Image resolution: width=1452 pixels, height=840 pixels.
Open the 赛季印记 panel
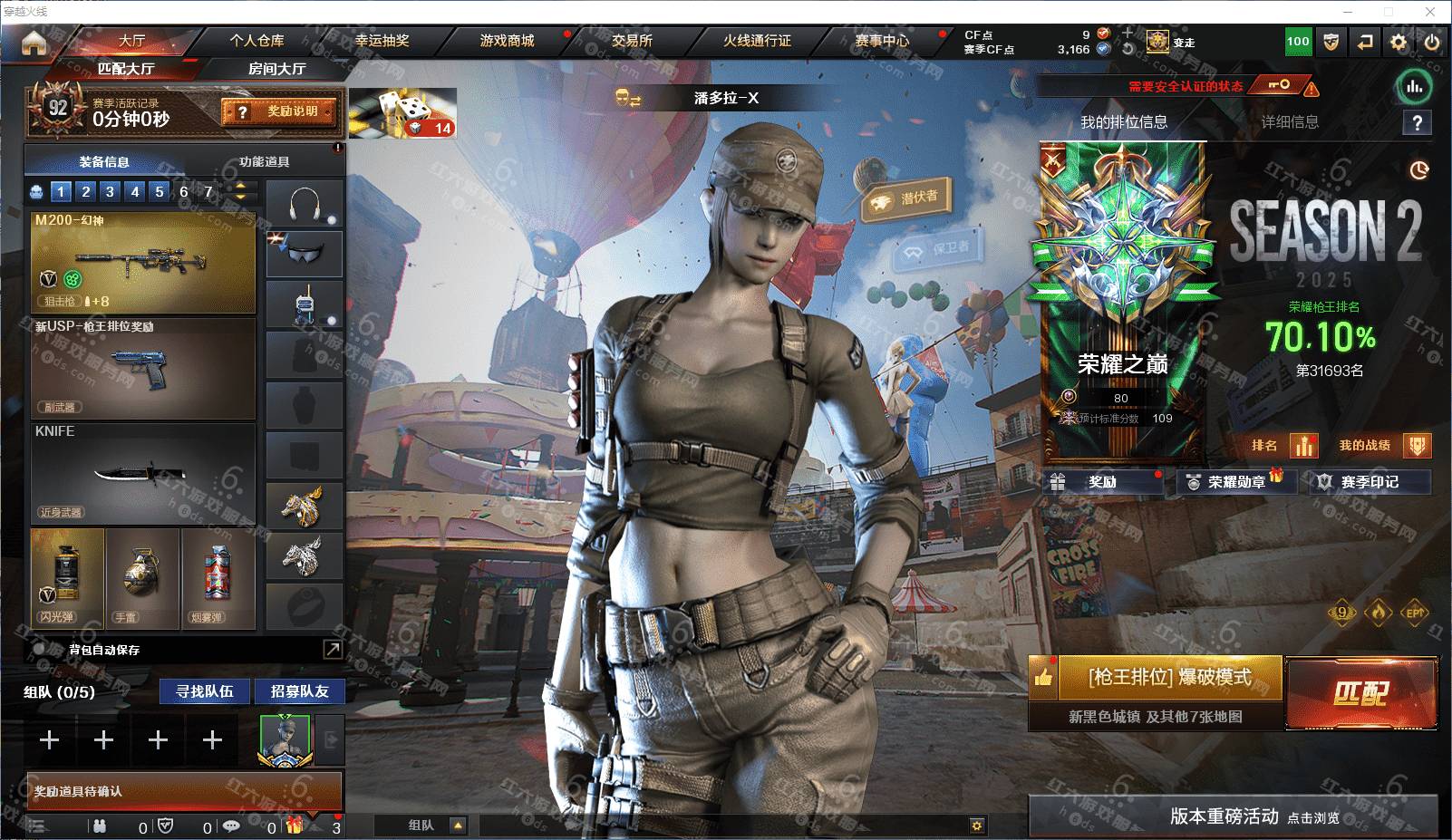pos(1370,482)
